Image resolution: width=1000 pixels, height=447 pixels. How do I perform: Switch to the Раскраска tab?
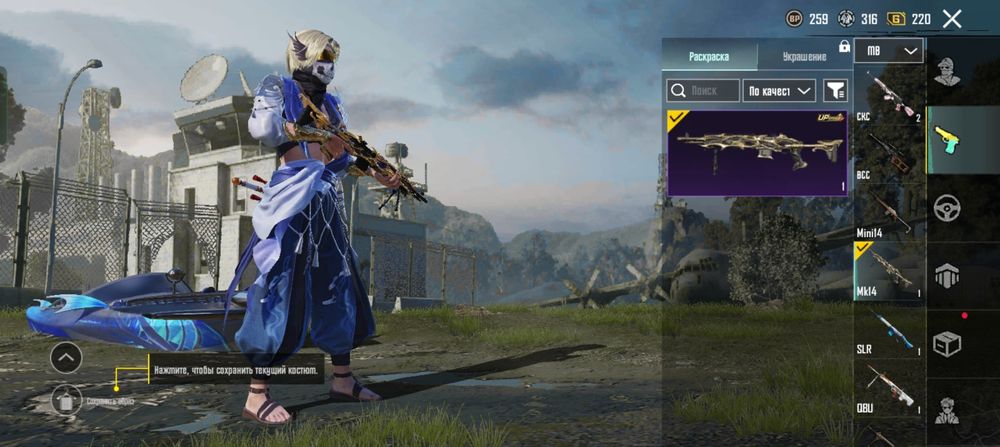(x=708, y=56)
